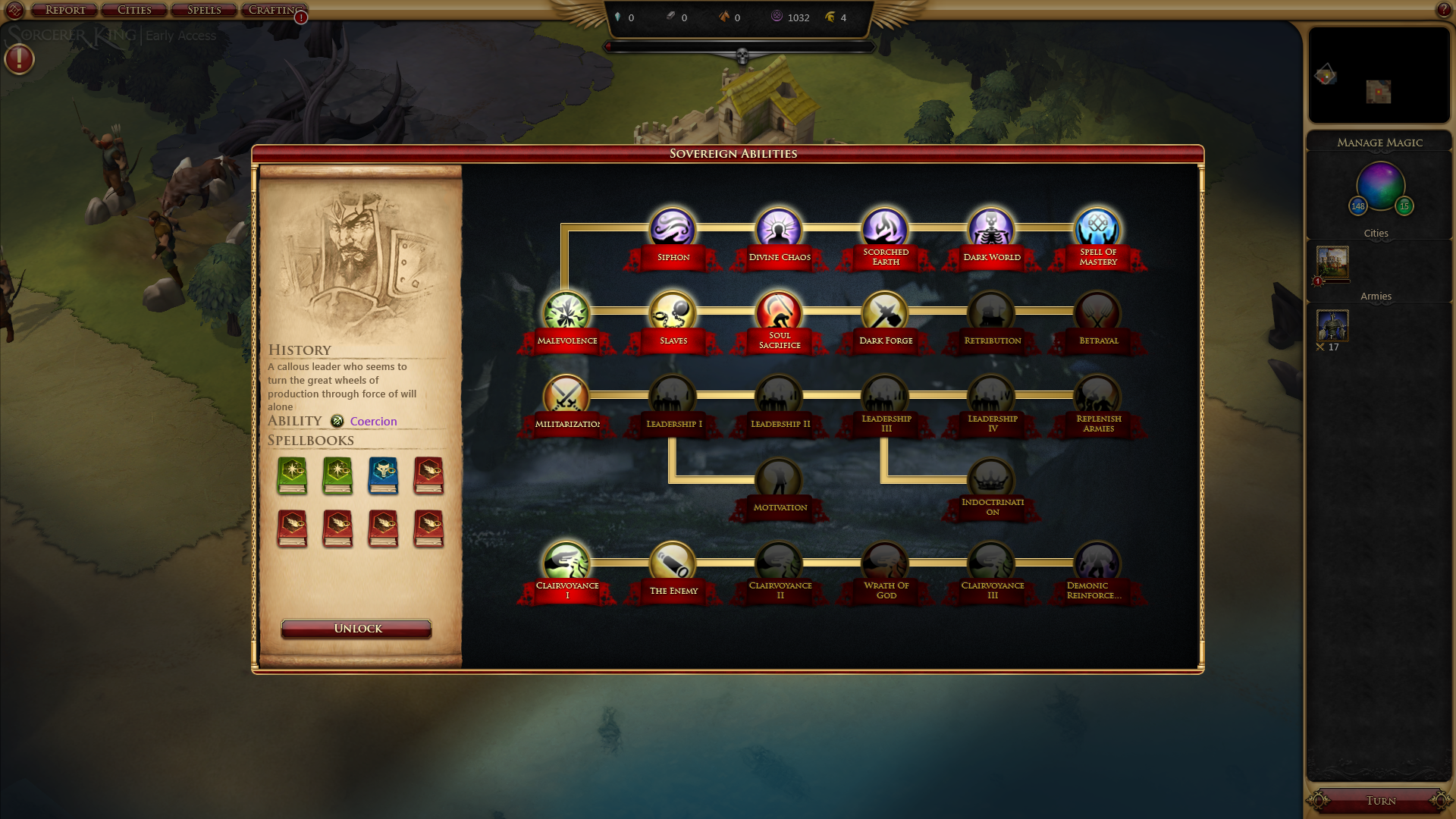Viewport: 1456px width, 819px height.
Task: Select the Spell of Mastery ability
Action: (x=1097, y=229)
